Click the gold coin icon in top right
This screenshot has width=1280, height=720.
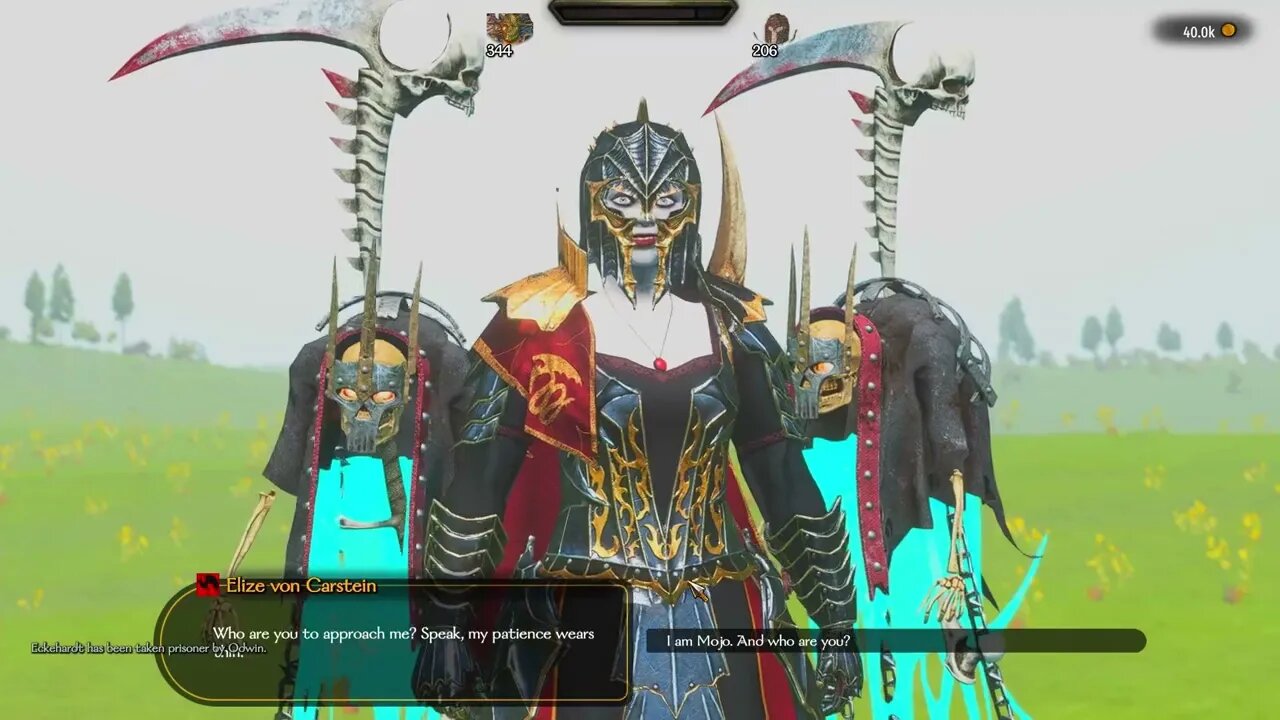pos(1229,31)
